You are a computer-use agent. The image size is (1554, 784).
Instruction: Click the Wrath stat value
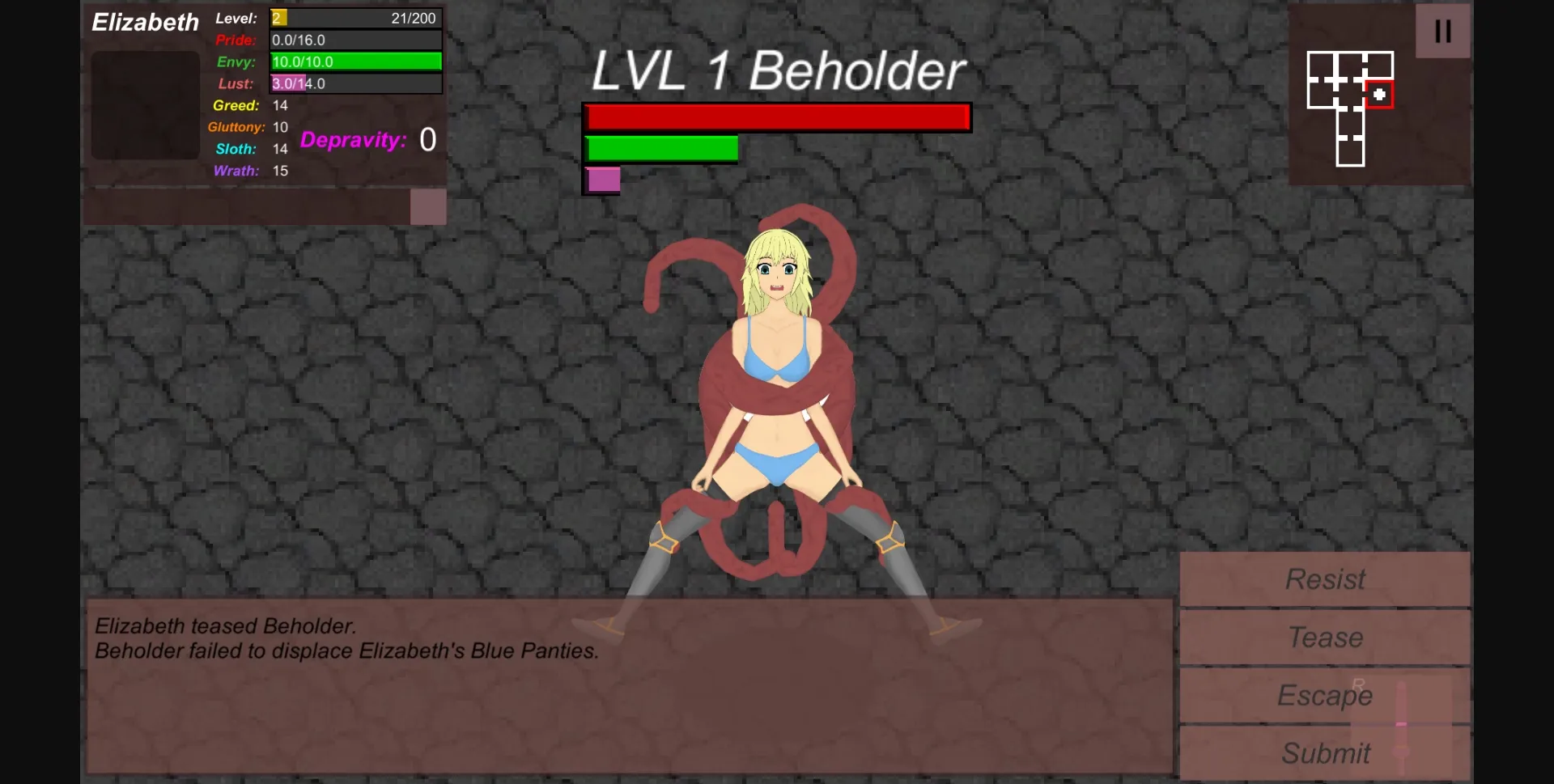[x=280, y=171]
